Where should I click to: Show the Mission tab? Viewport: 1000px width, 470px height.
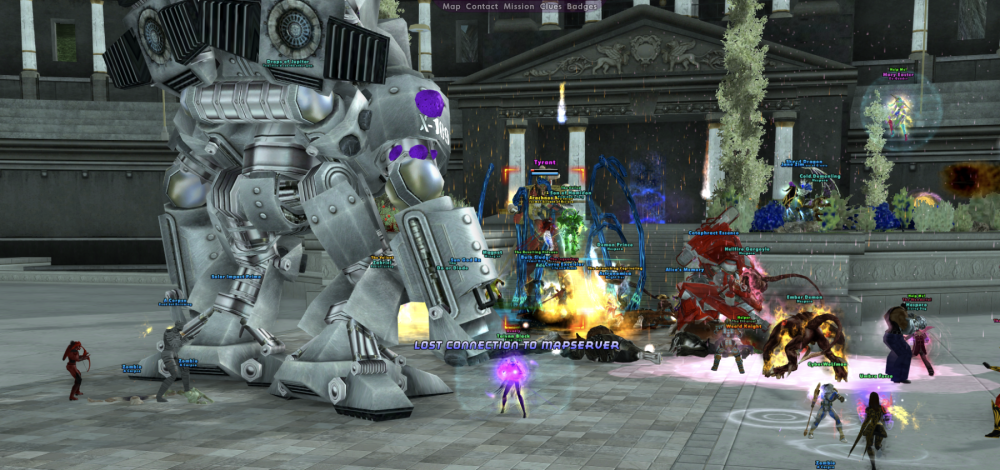click(519, 6)
